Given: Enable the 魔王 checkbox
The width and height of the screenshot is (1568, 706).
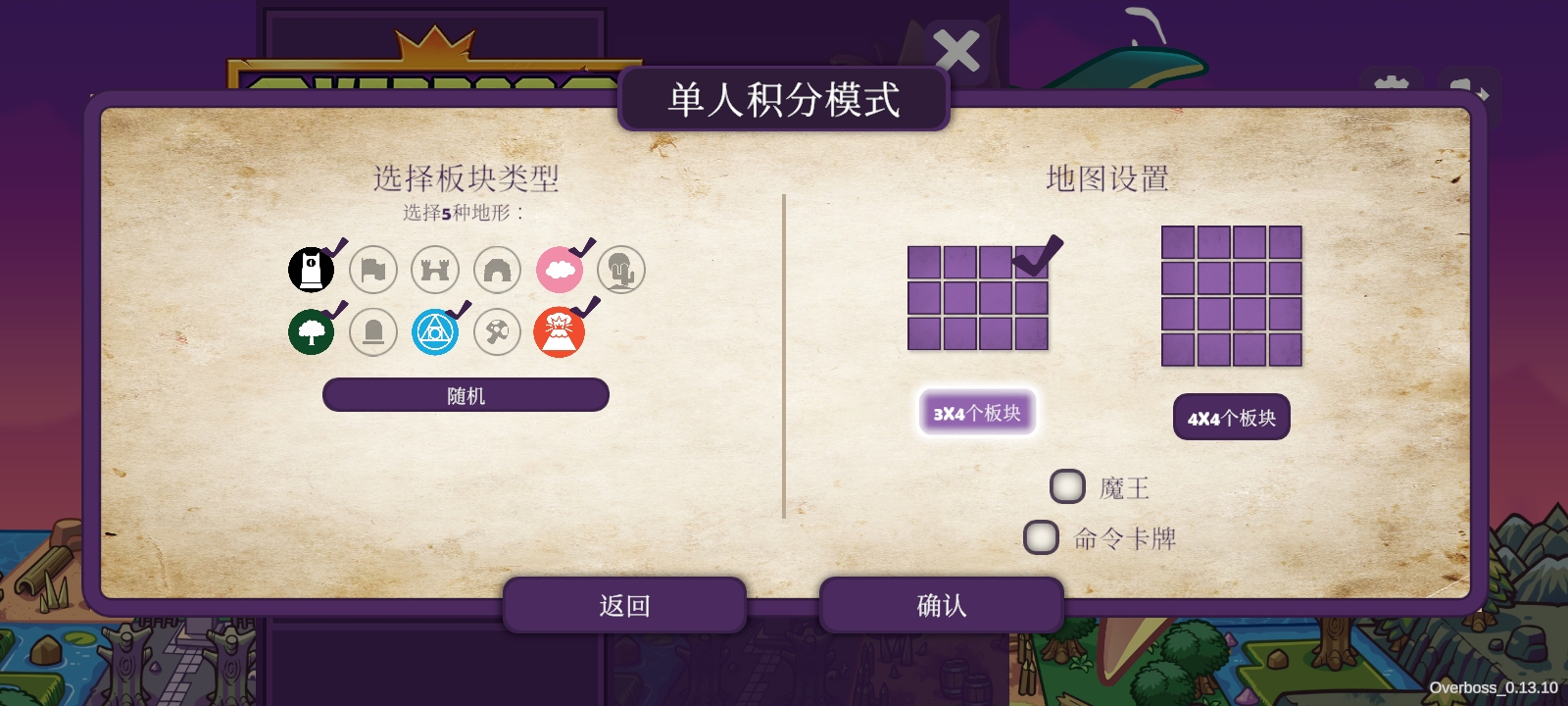Looking at the screenshot, I should click(1068, 486).
